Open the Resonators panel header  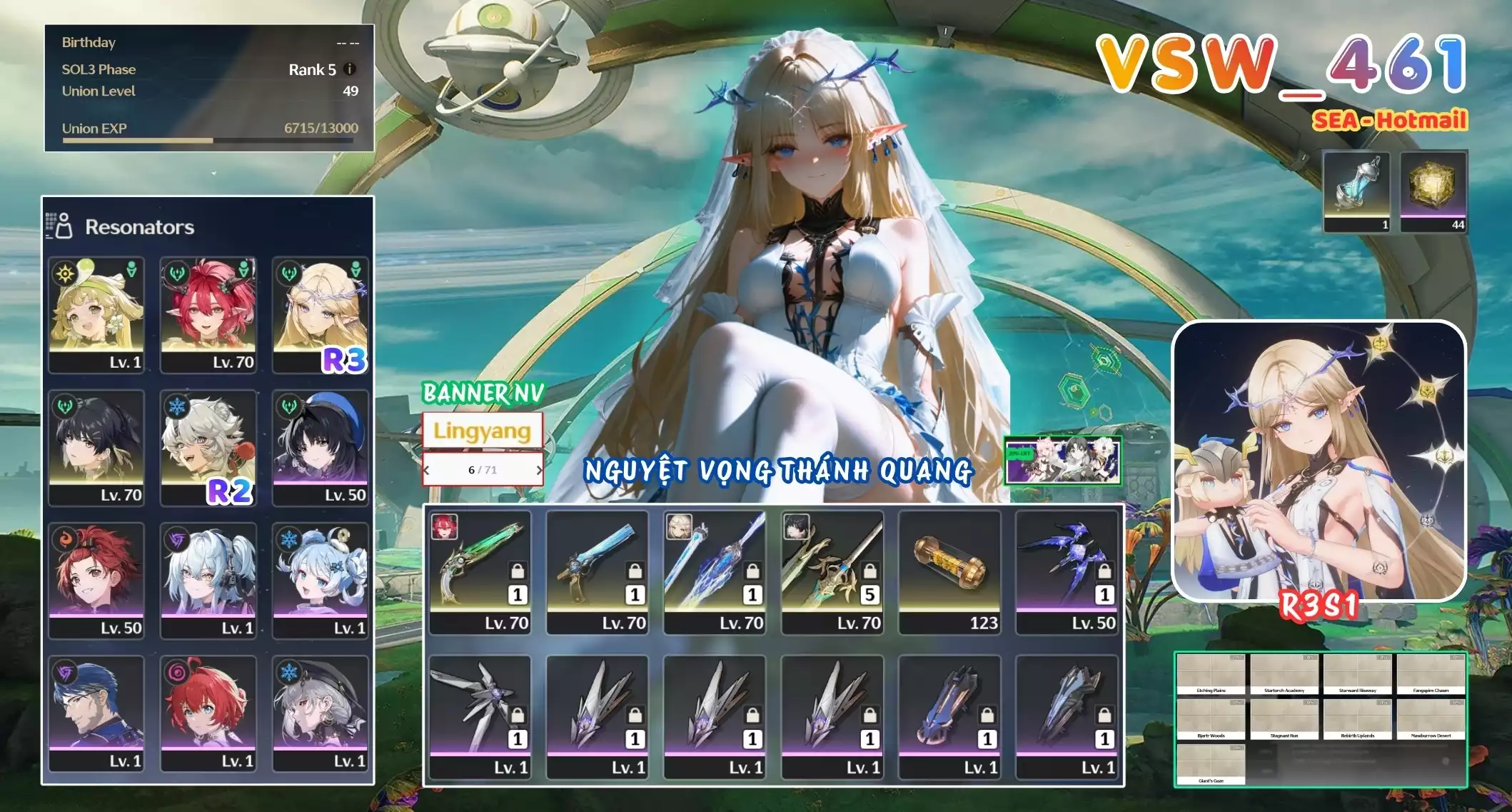(139, 228)
